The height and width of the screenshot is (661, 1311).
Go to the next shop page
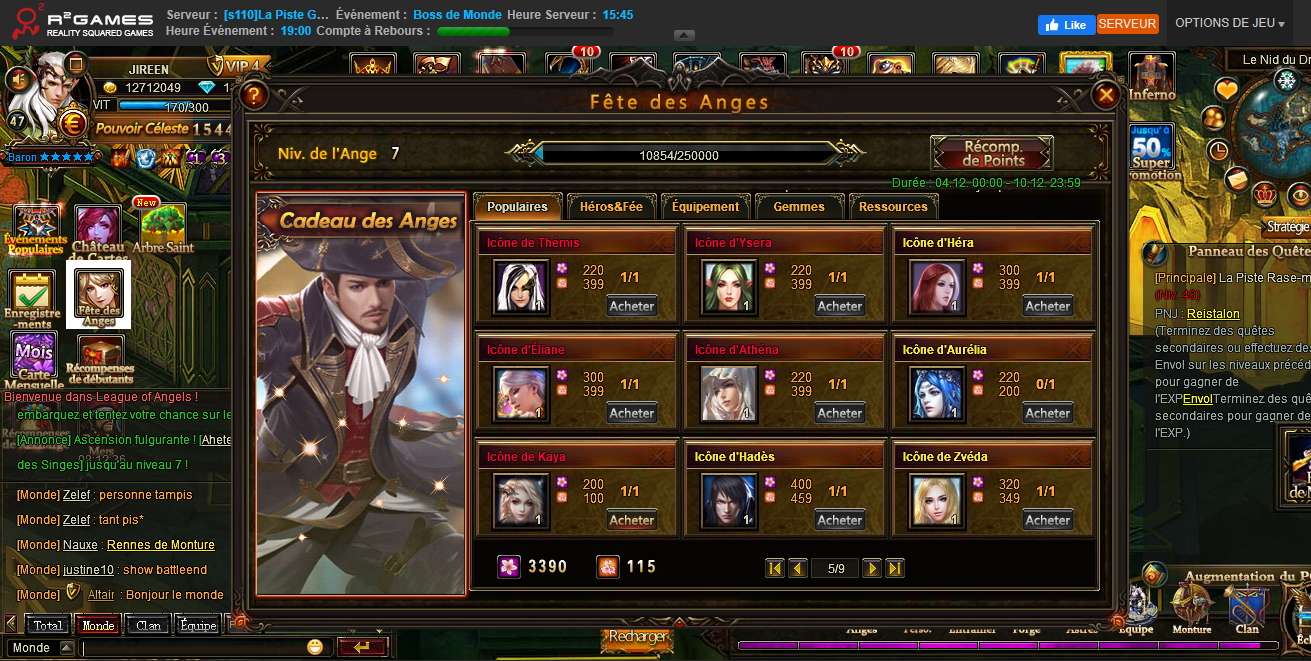pos(872,568)
